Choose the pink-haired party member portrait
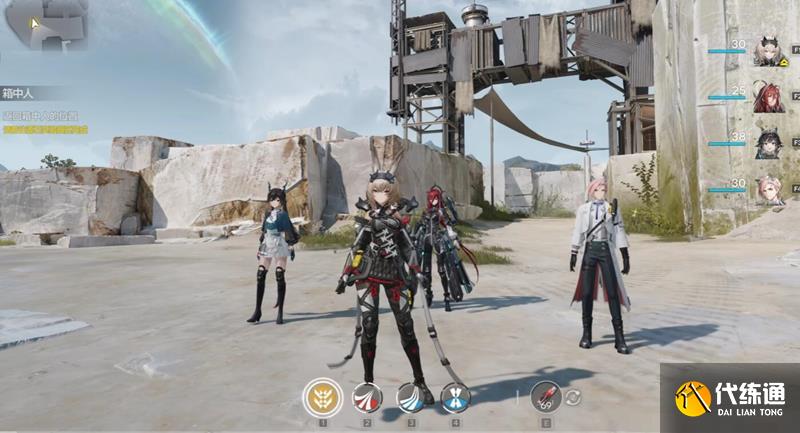This screenshot has width=800, height=433. click(768, 190)
